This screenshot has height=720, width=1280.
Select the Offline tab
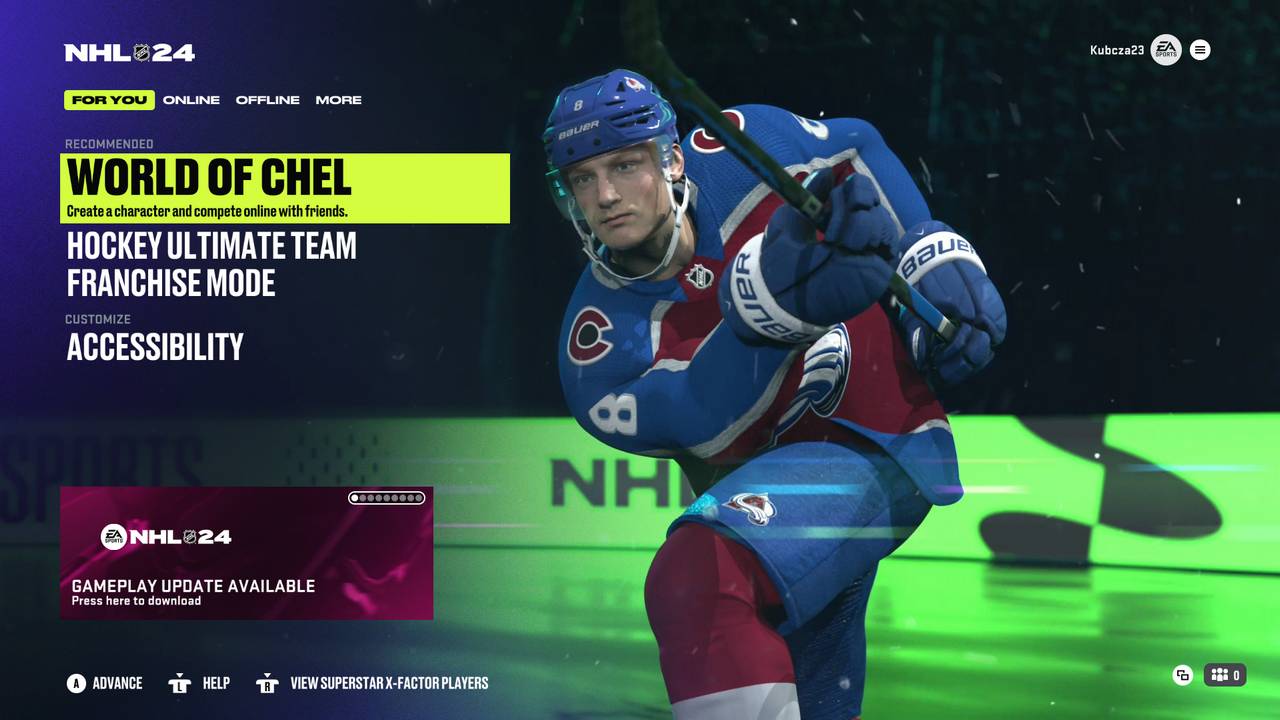coord(267,100)
